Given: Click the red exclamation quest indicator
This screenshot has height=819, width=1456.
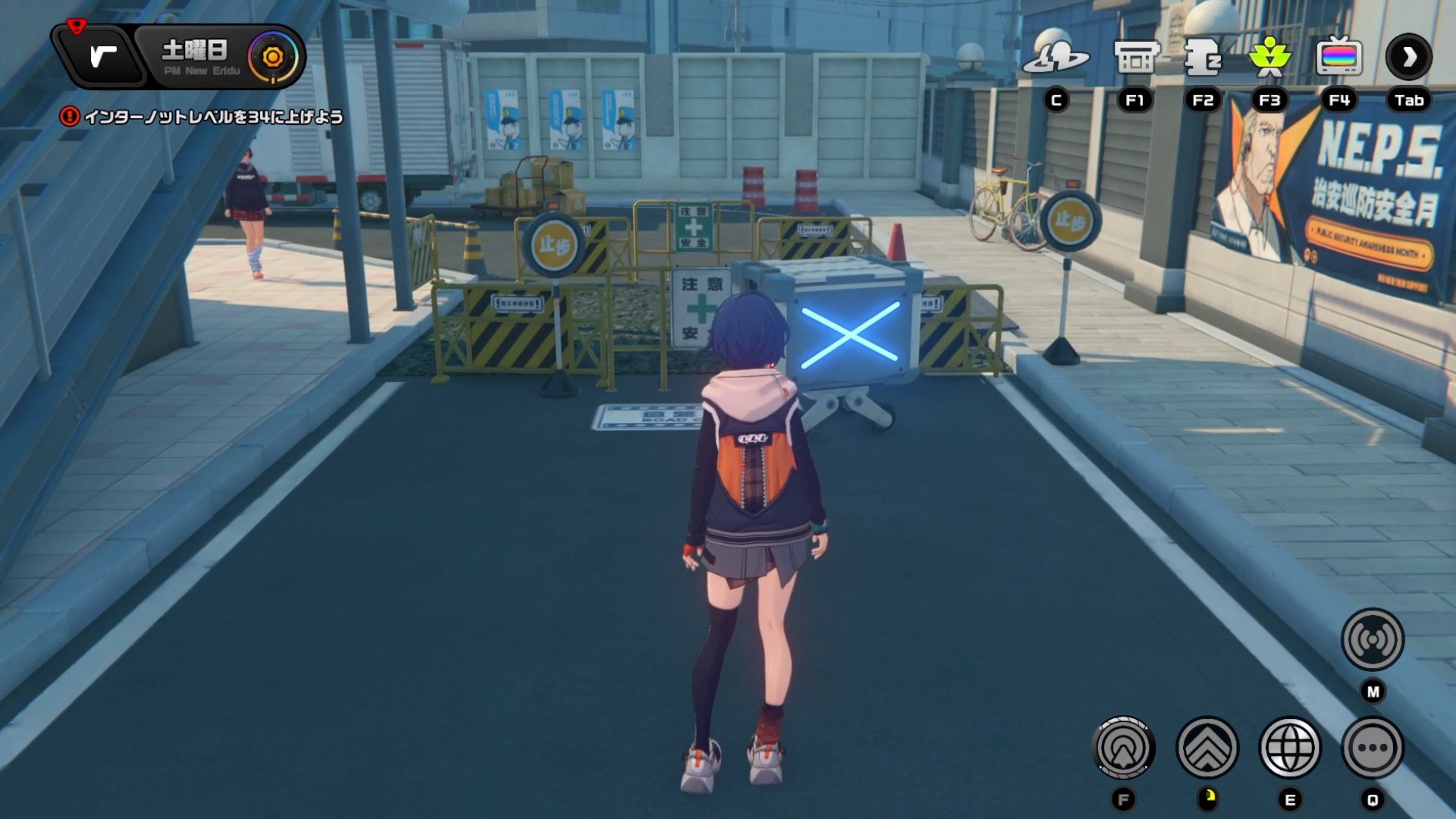Looking at the screenshot, I should tap(71, 117).
